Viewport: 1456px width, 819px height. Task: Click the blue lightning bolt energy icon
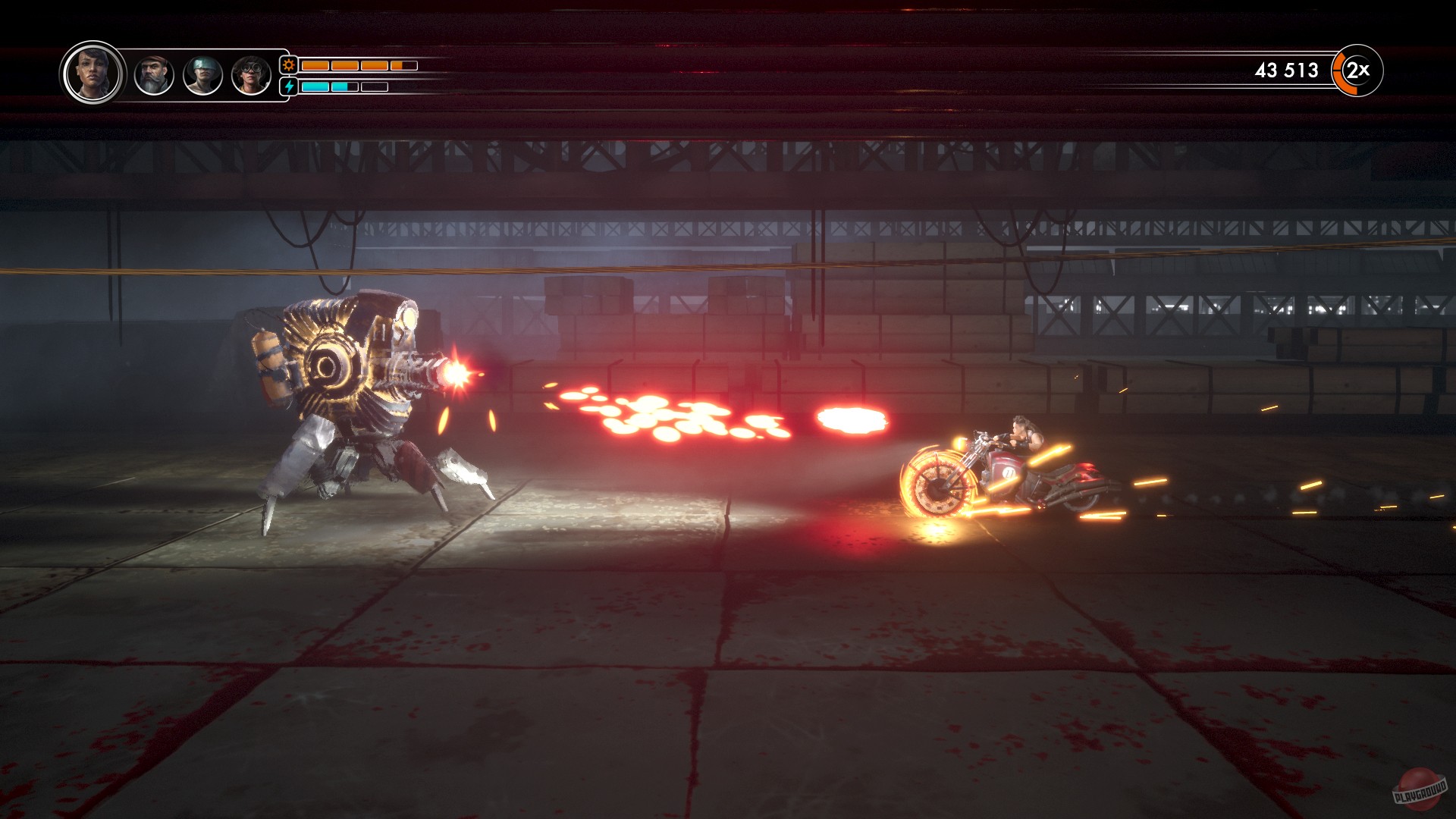pos(289,86)
